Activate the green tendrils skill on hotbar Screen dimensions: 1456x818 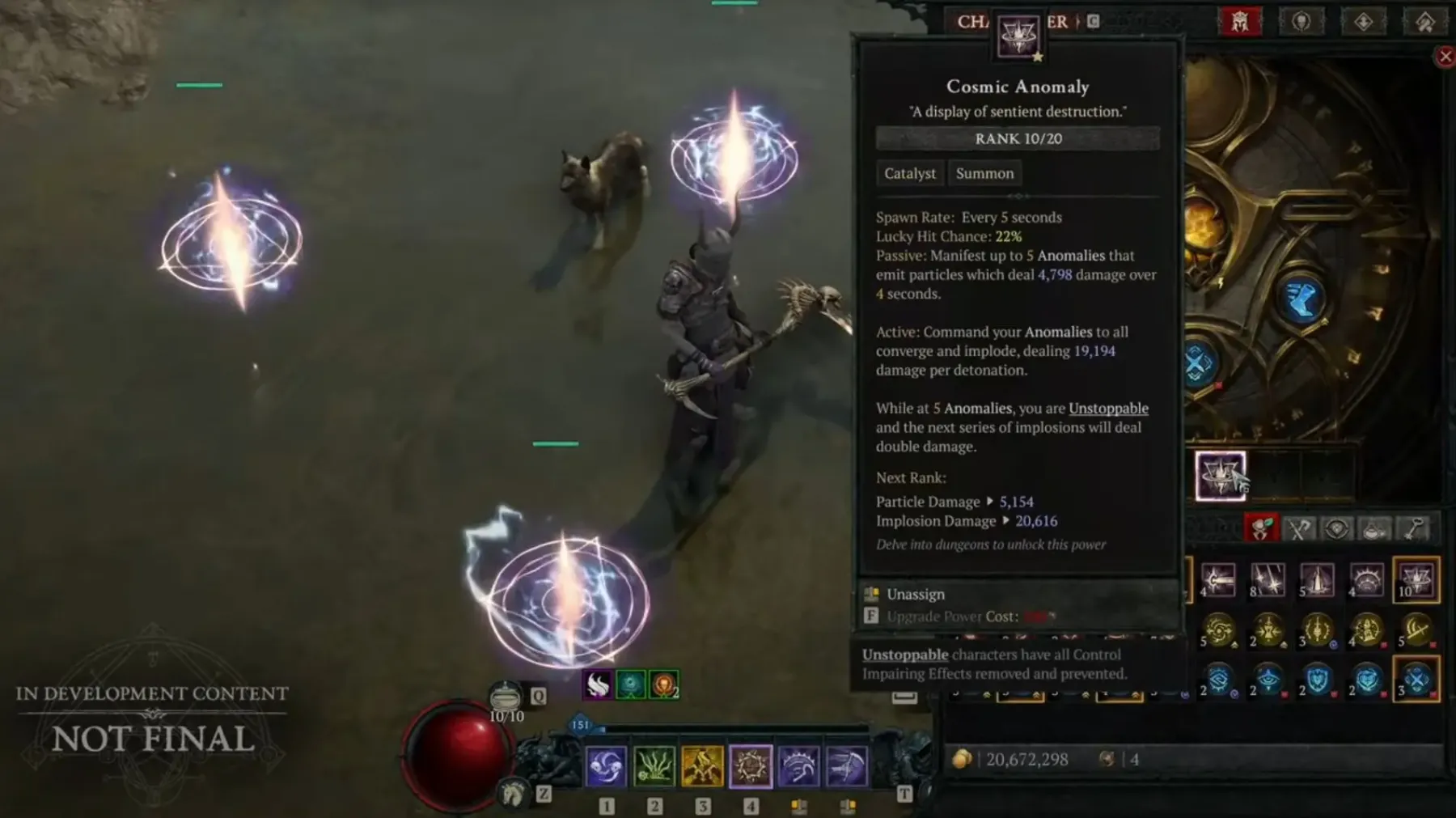[x=654, y=765]
